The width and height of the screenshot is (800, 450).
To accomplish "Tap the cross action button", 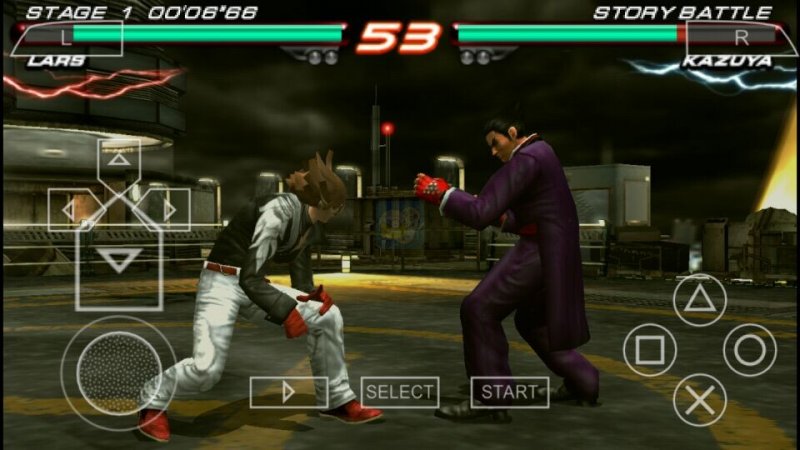I will [699, 400].
